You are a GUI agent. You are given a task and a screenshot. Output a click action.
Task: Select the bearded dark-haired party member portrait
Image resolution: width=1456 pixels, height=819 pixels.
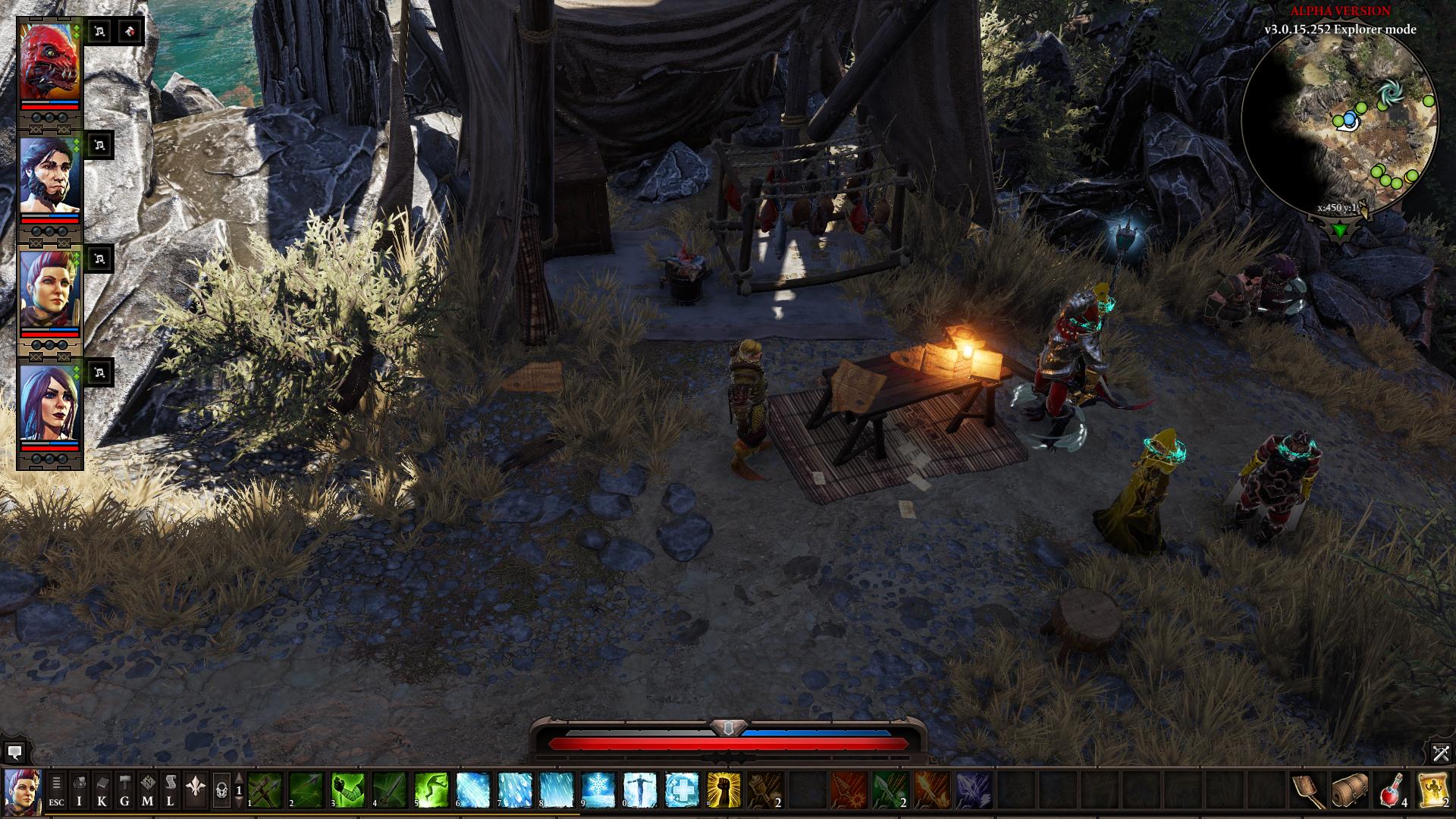tap(50, 175)
